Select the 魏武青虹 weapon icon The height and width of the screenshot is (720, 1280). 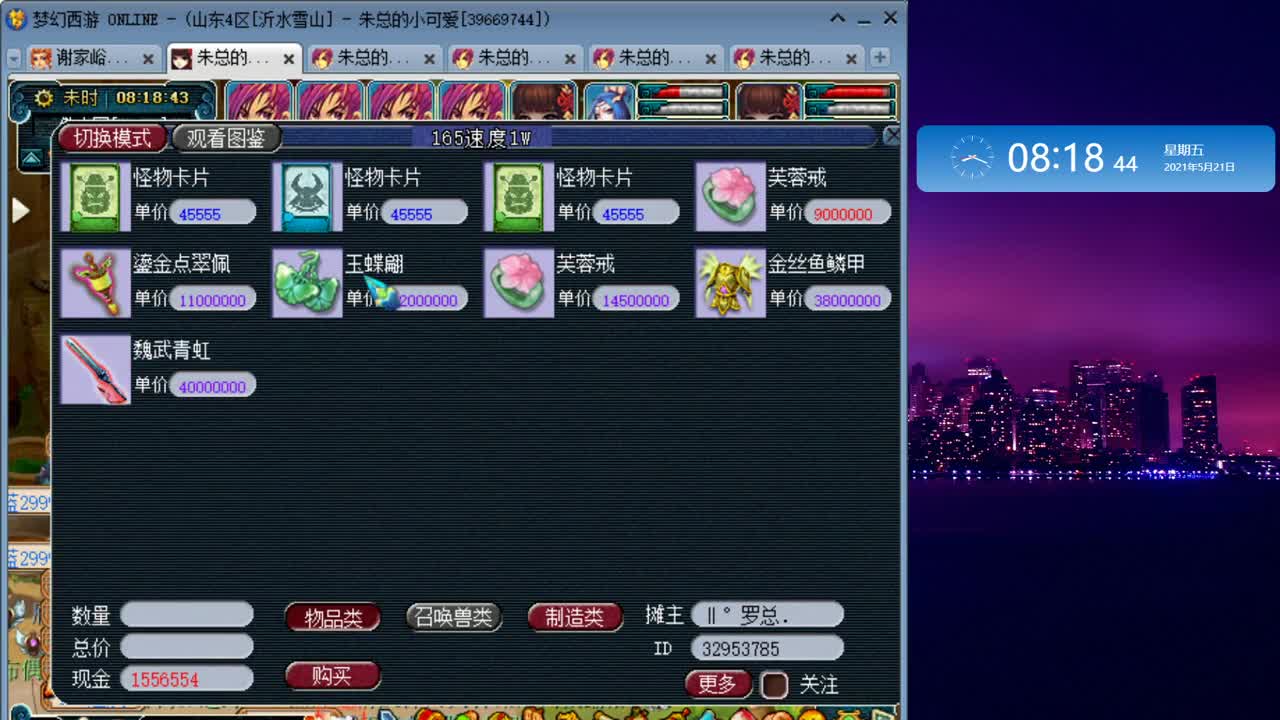pos(95,368)
